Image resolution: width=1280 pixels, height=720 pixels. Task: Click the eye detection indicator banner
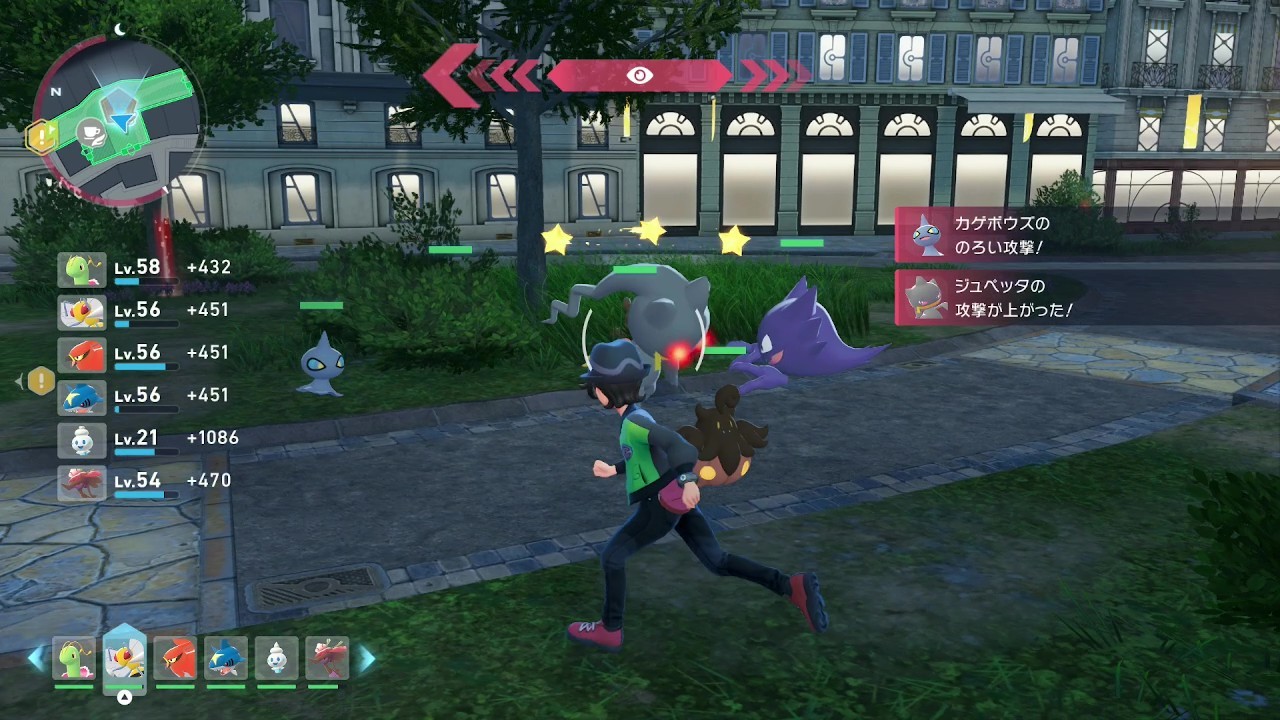(639, 75)
